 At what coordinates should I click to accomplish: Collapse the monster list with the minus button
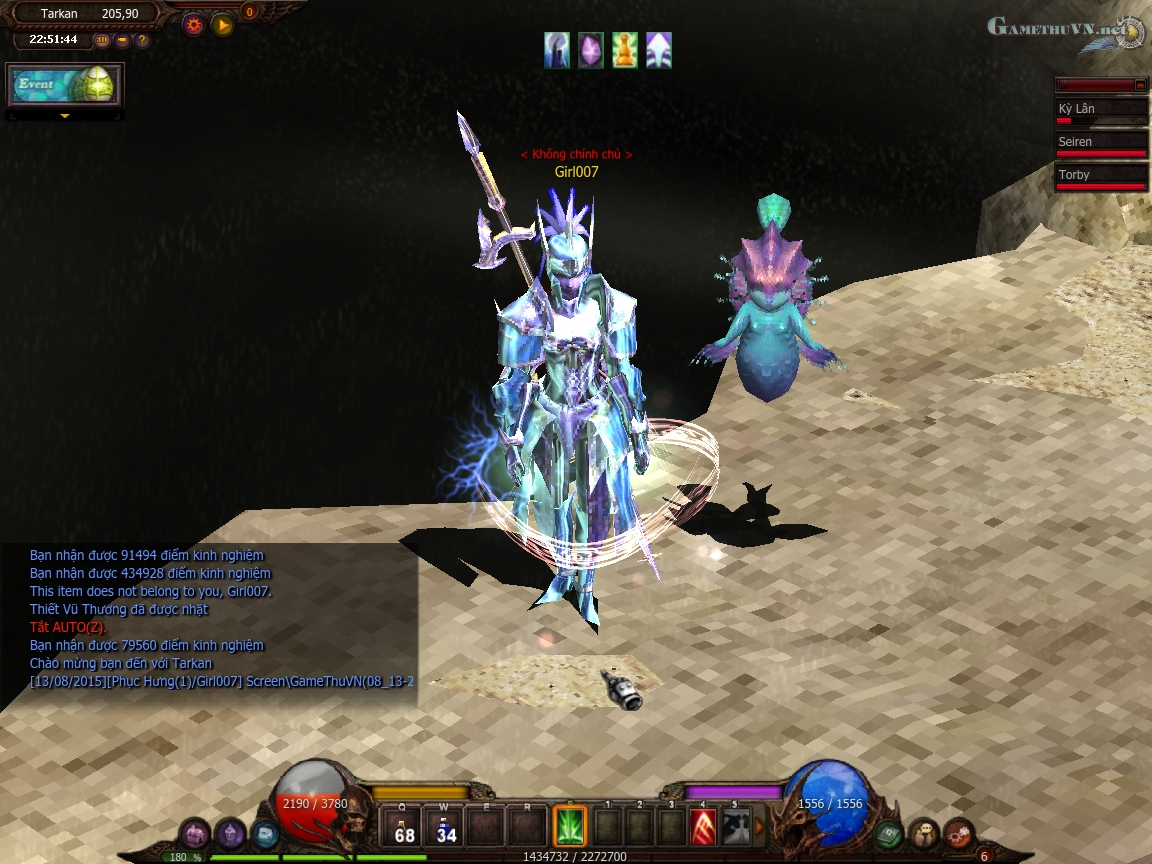tap(1140, 85)
